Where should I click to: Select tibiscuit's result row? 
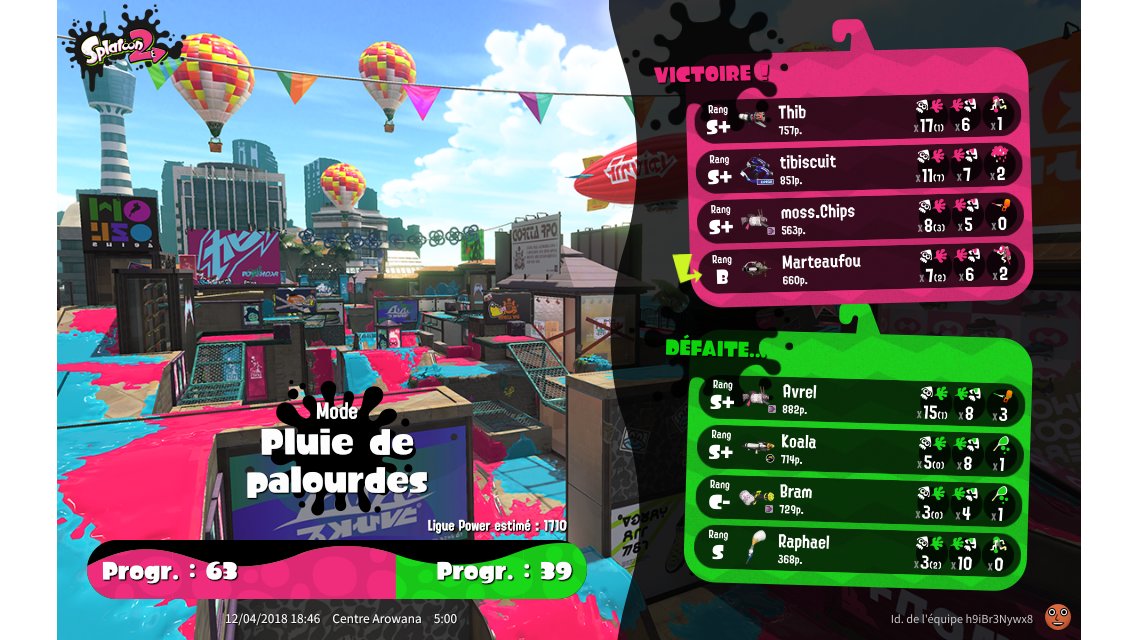860,168
